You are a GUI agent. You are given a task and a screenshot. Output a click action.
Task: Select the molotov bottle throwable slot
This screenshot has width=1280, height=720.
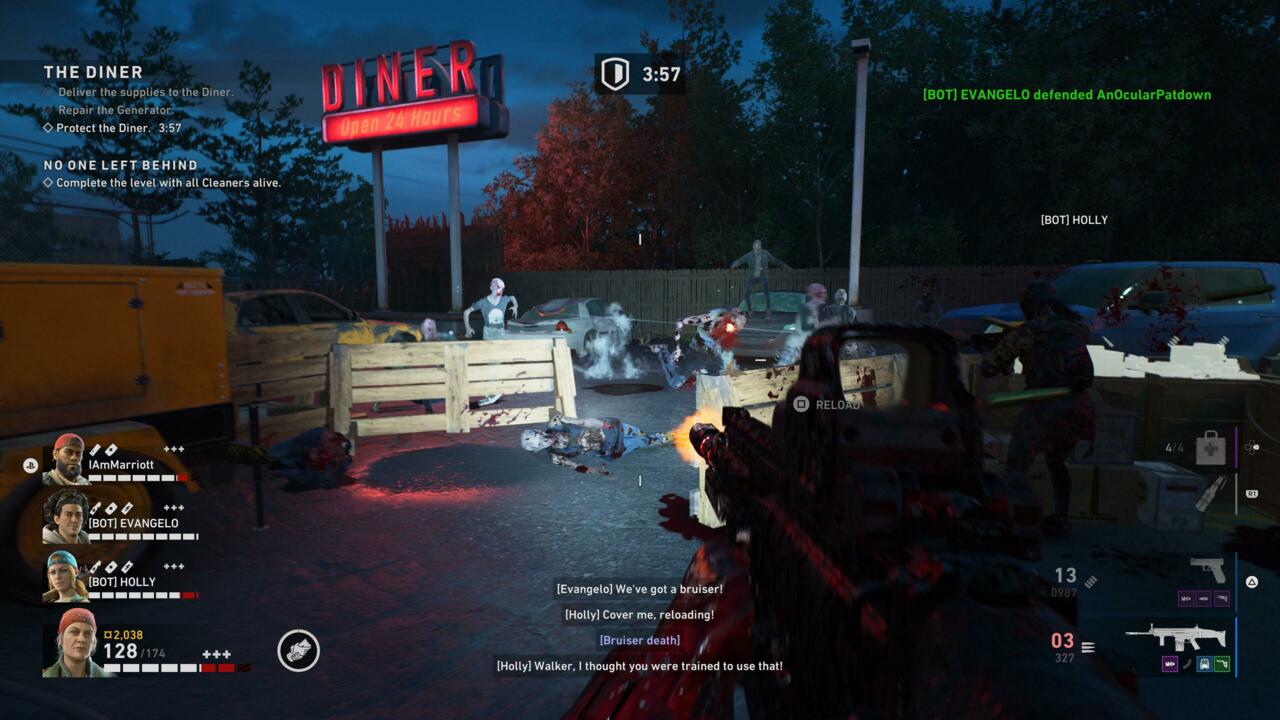coord(1211,493)
